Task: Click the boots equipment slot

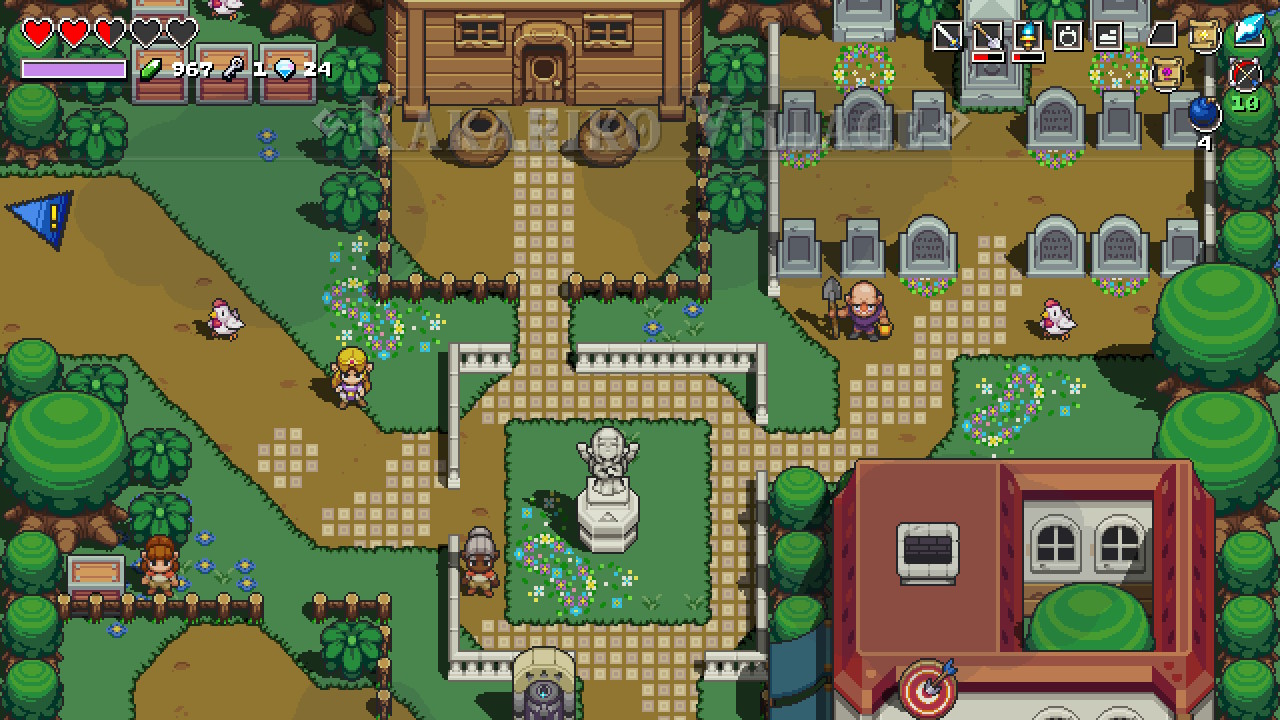Action: (1108, 36)
